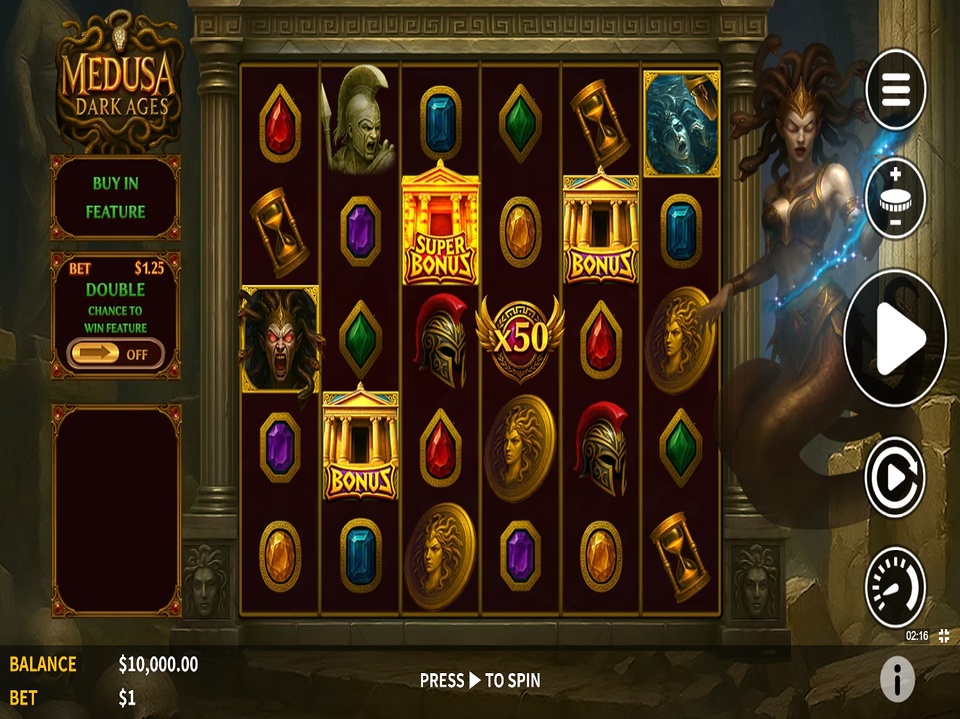960x719 pixels.
Task: Change spin speed with the gauge button
Action: pyautogui.click(x=895, y=586)
